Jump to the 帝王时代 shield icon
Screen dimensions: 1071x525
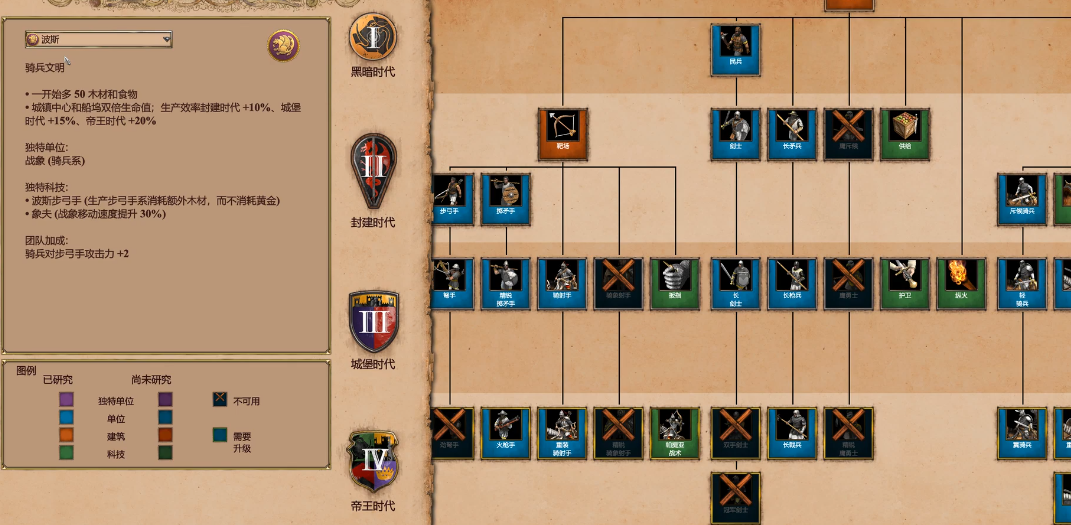click(373, 460)
